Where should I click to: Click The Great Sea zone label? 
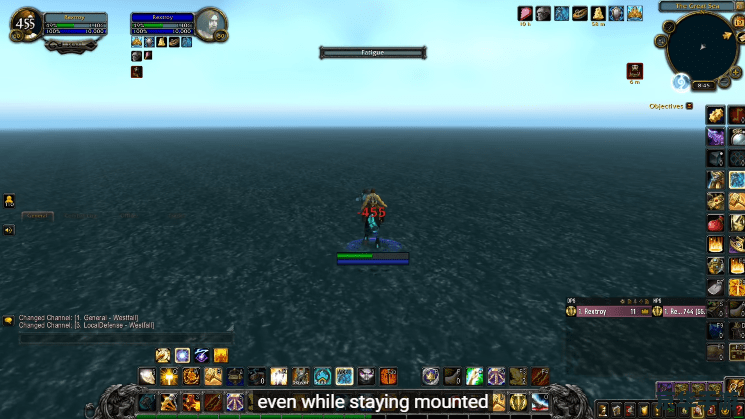click(x=699, y=6)
